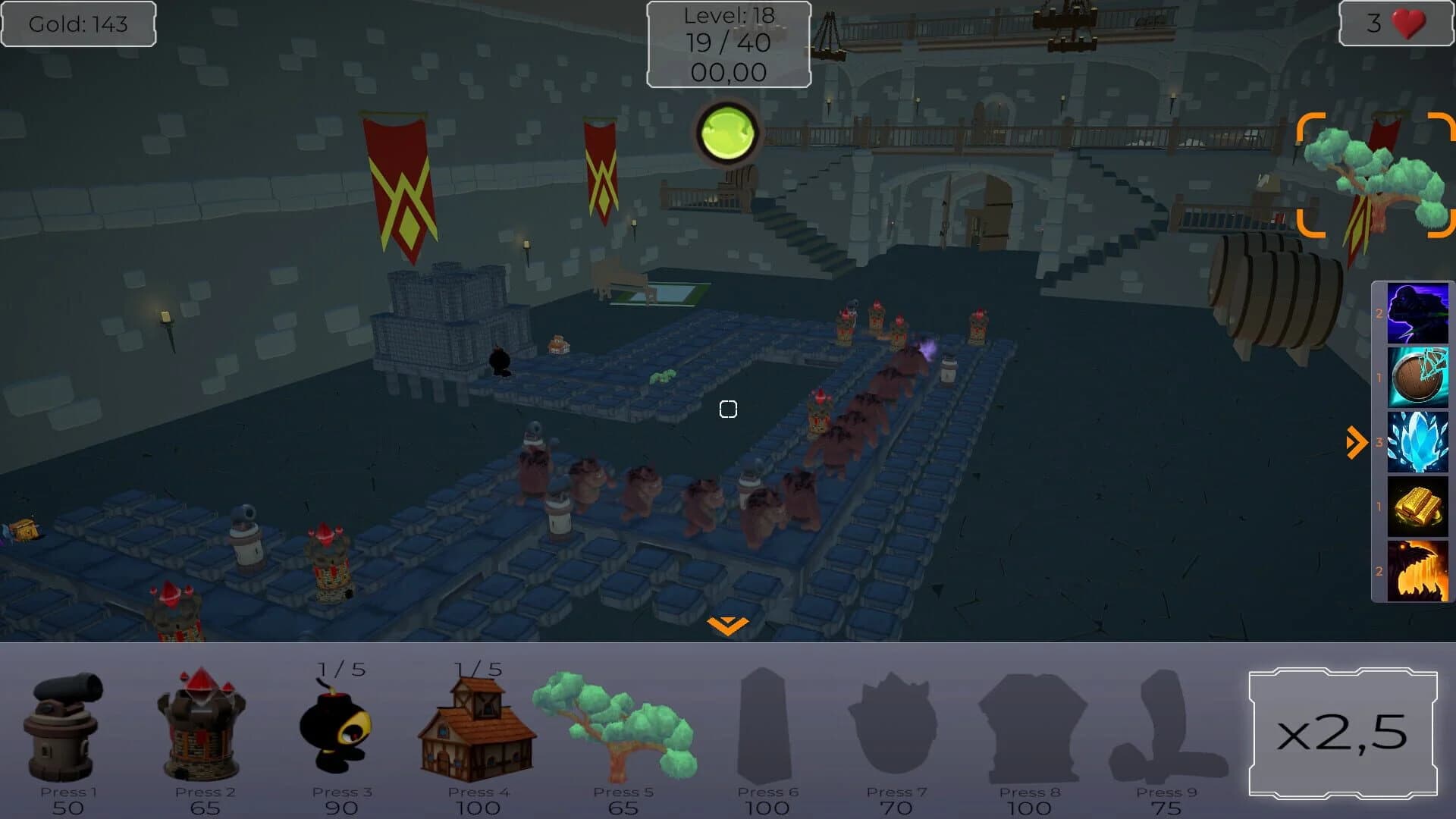Select the Level 18 wave info panel
The width and height of the screenshot is (1456, 819).
[727, 43]
